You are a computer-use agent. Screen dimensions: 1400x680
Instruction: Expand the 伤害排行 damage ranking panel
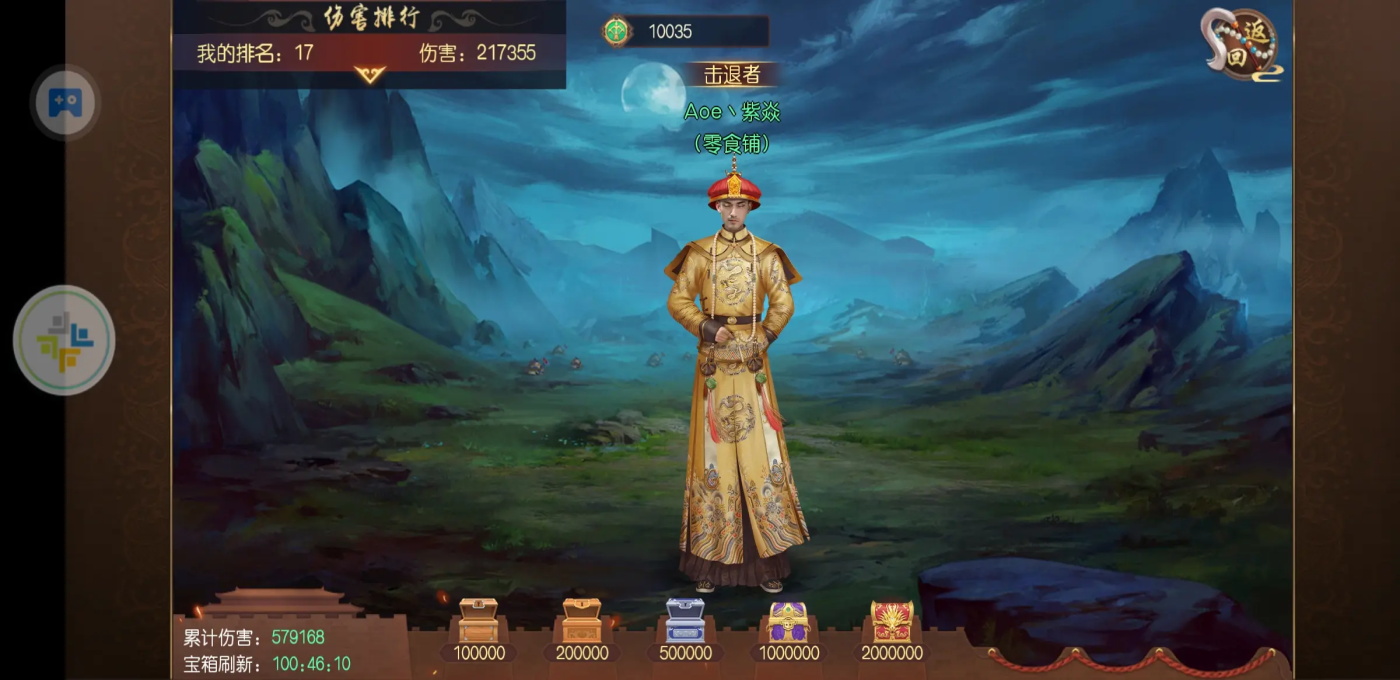click(369, 74)
